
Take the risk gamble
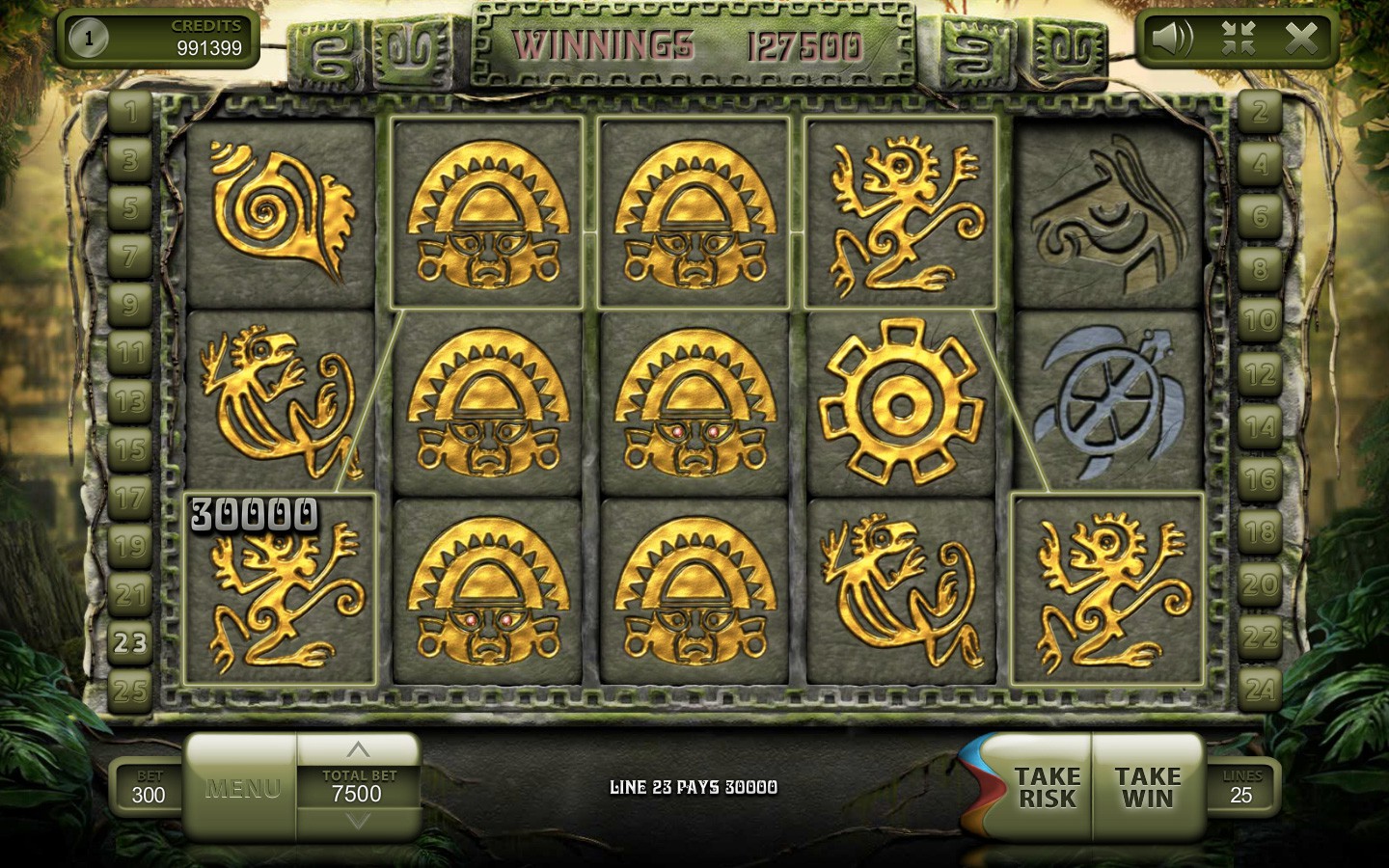(x=1046, y=787)
